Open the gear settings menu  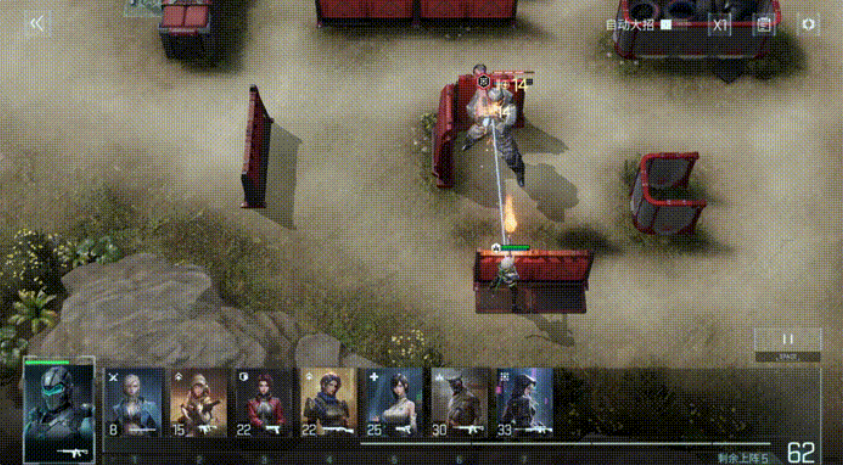[x=808, y=24]
